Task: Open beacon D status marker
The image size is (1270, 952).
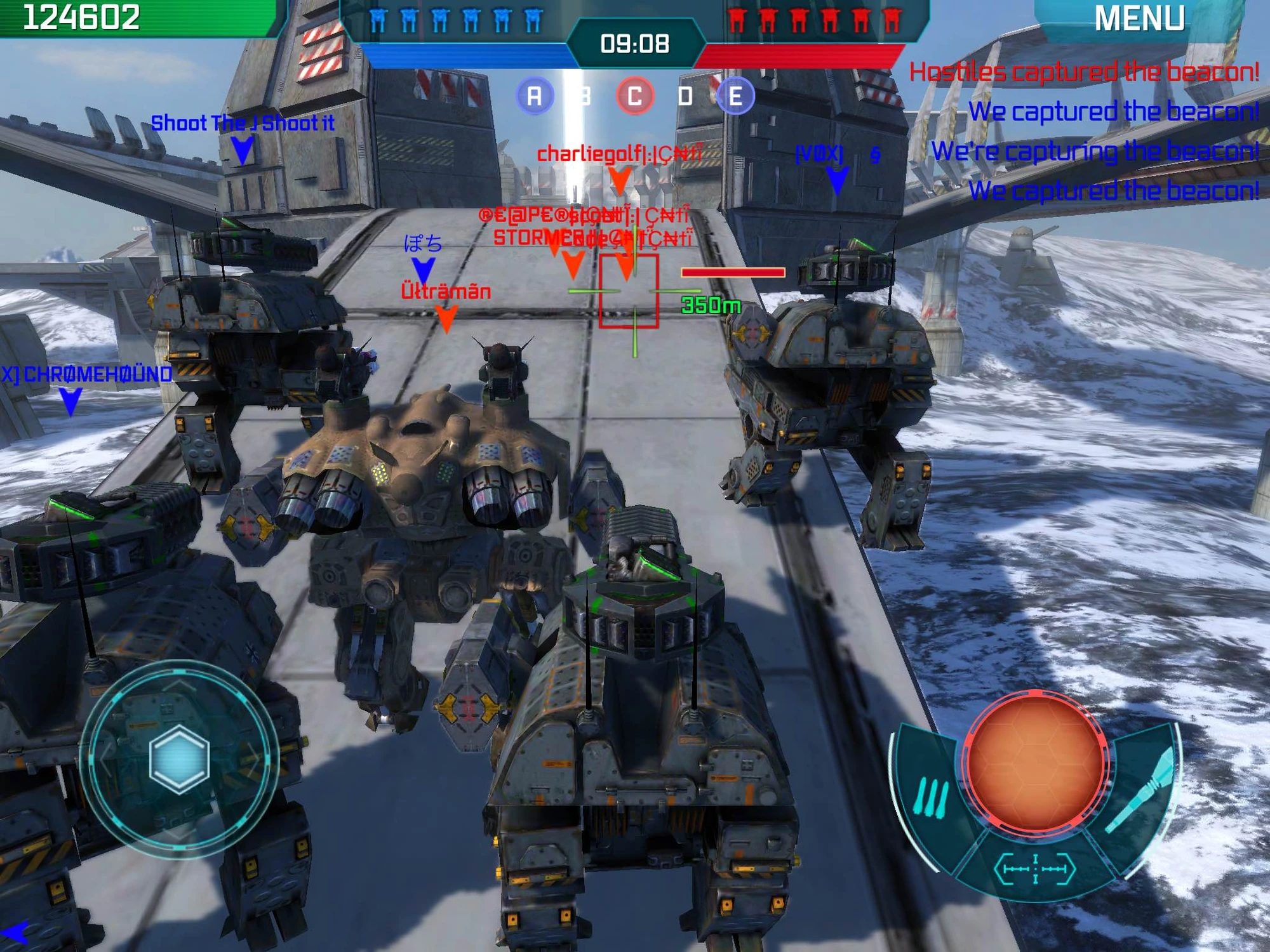Action: point(686,97)
